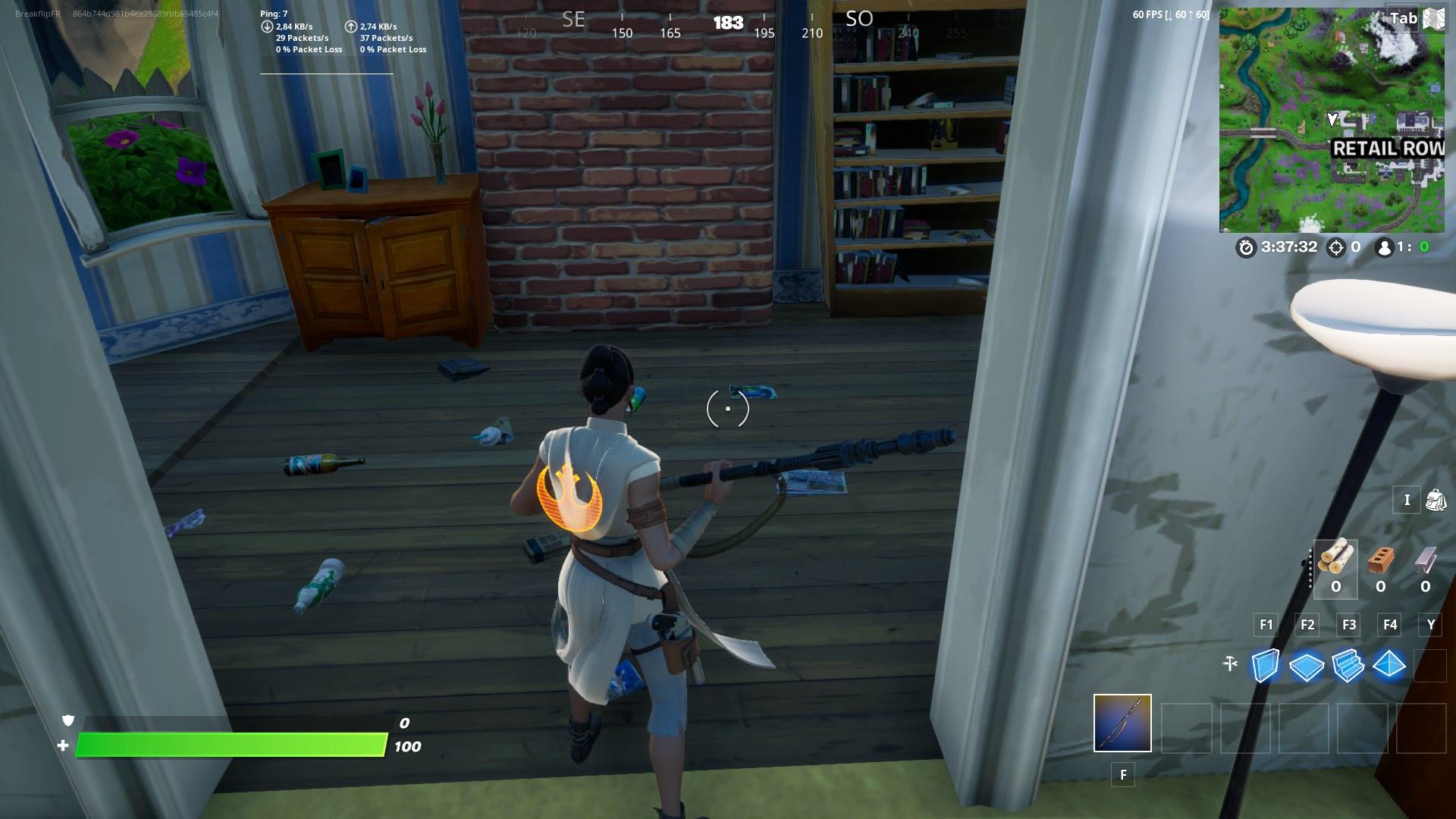Click the eliminations crosshair counter icon
The width and height of the screenshot is (1456, 819).
[x=1337, y=246]
